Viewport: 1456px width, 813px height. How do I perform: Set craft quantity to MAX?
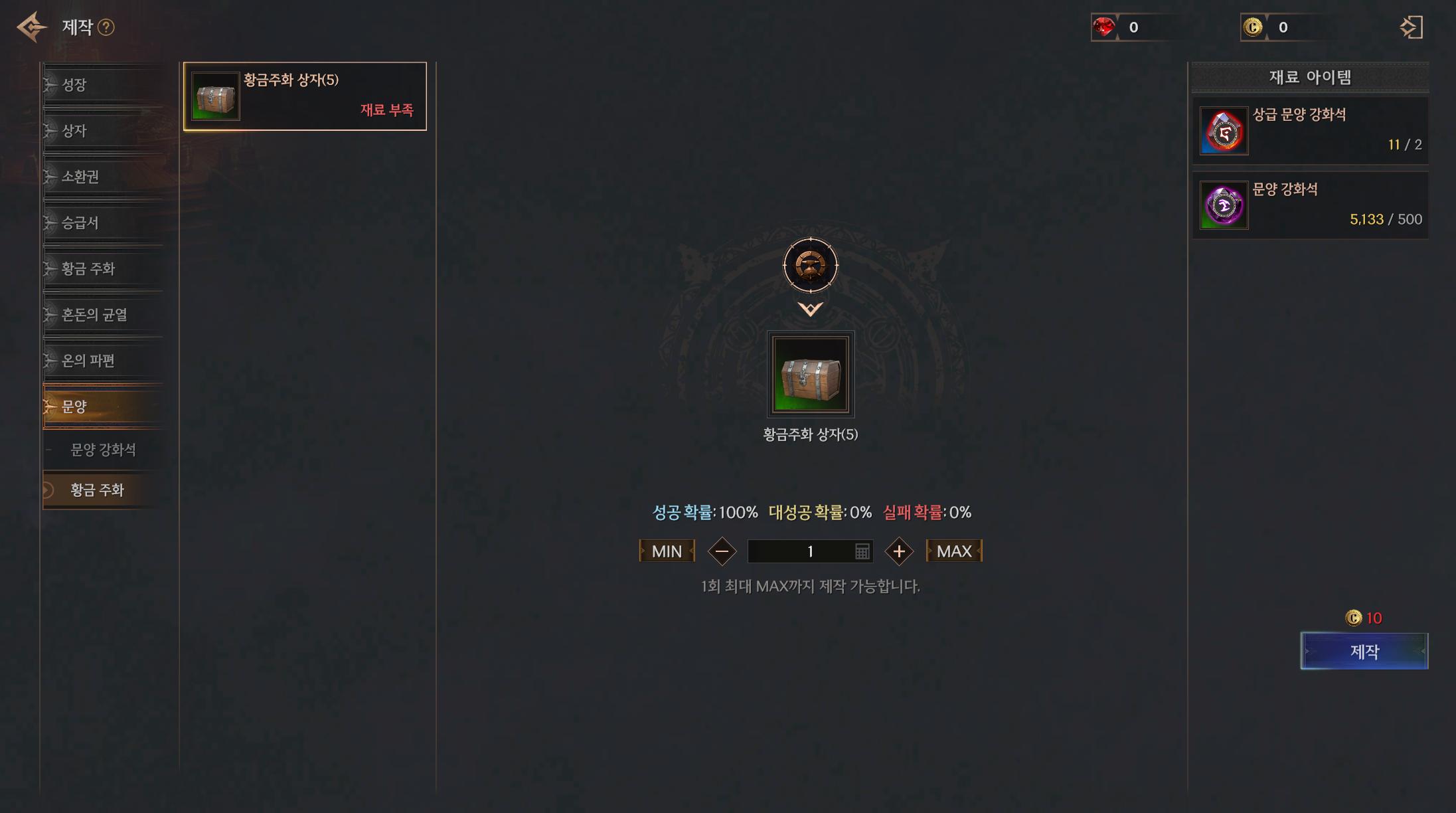(x=954, y=551)
